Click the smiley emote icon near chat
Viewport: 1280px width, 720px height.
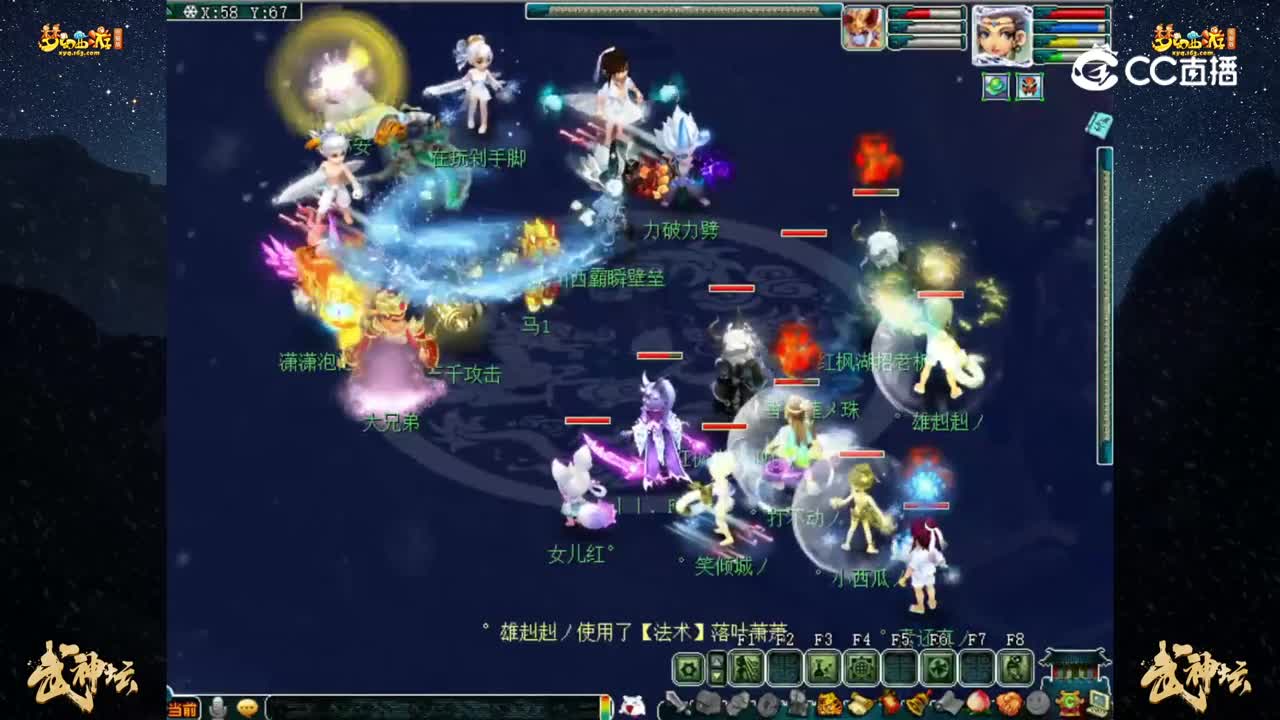coord(248,707)
